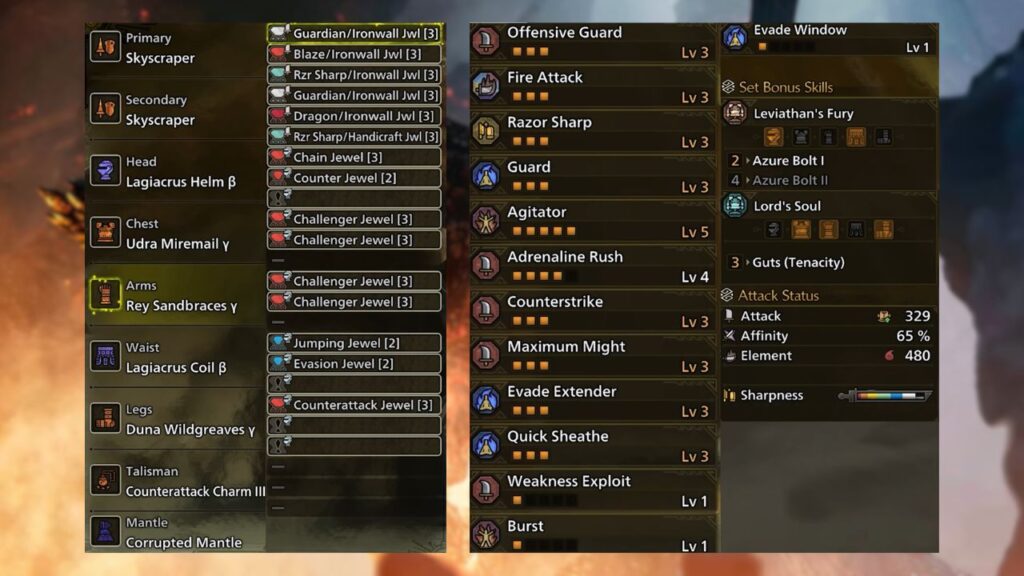
Task: Click the Evasion Jewel [2] decoration
Action: [354, 364]
